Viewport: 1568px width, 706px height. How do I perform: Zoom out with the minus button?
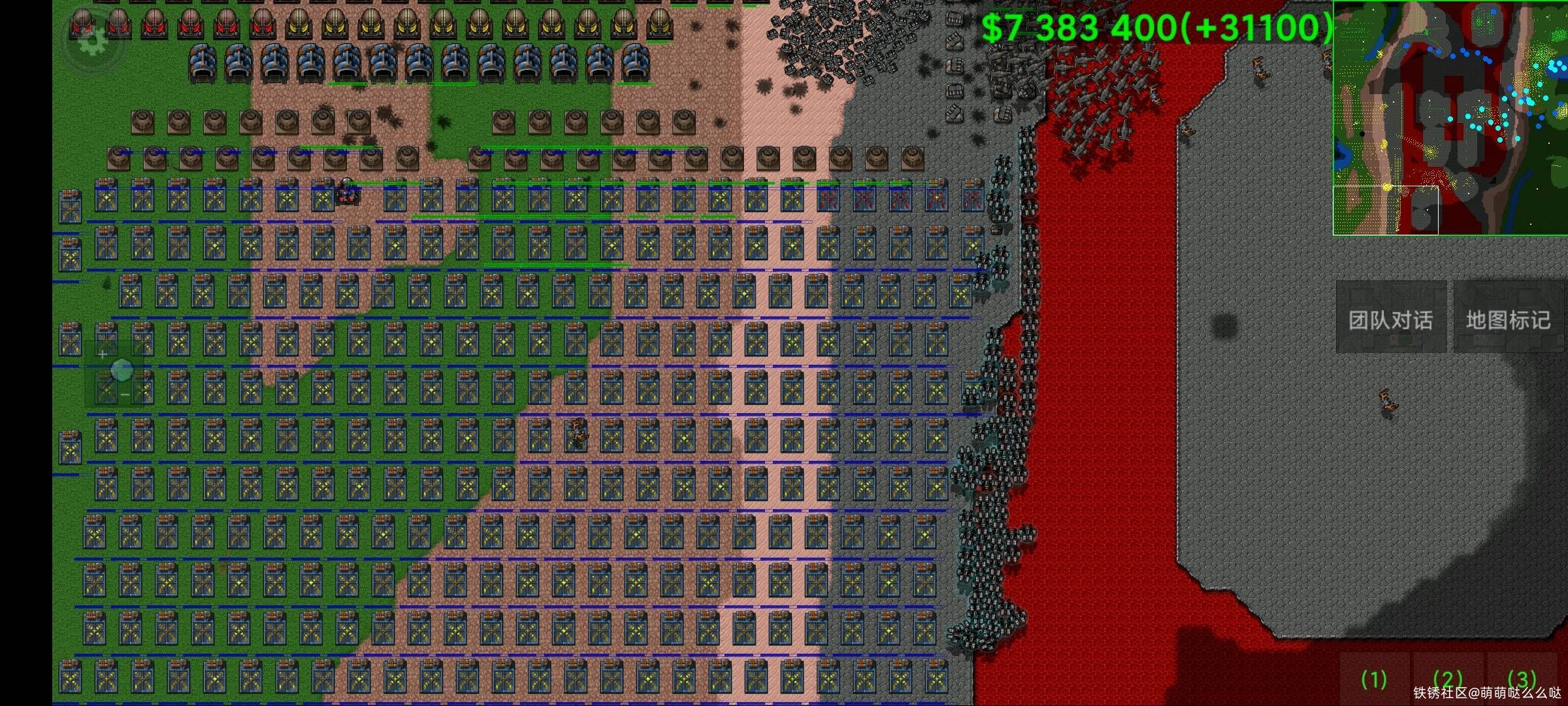(x=124, y=395)
